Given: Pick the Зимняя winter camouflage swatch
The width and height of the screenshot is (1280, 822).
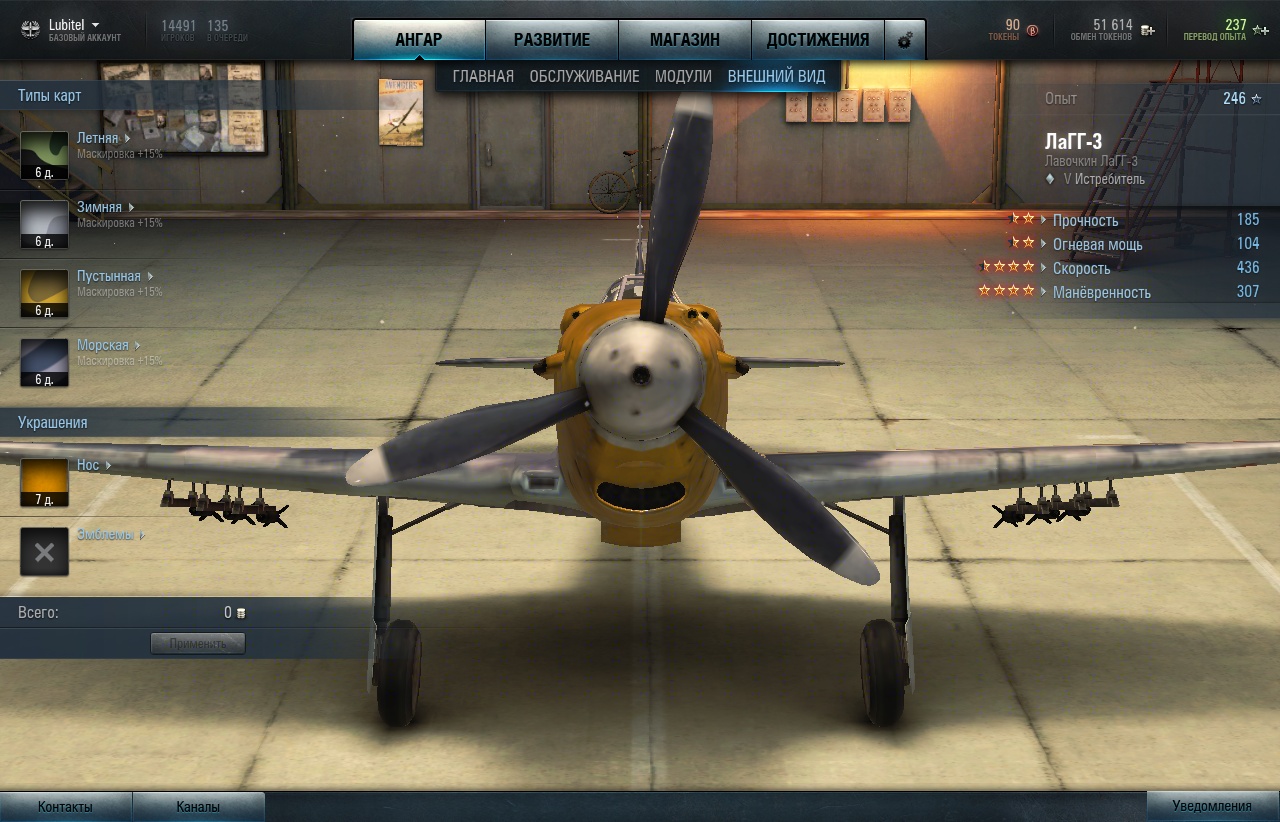Looking at the screenshot, I should coord(45,224).
